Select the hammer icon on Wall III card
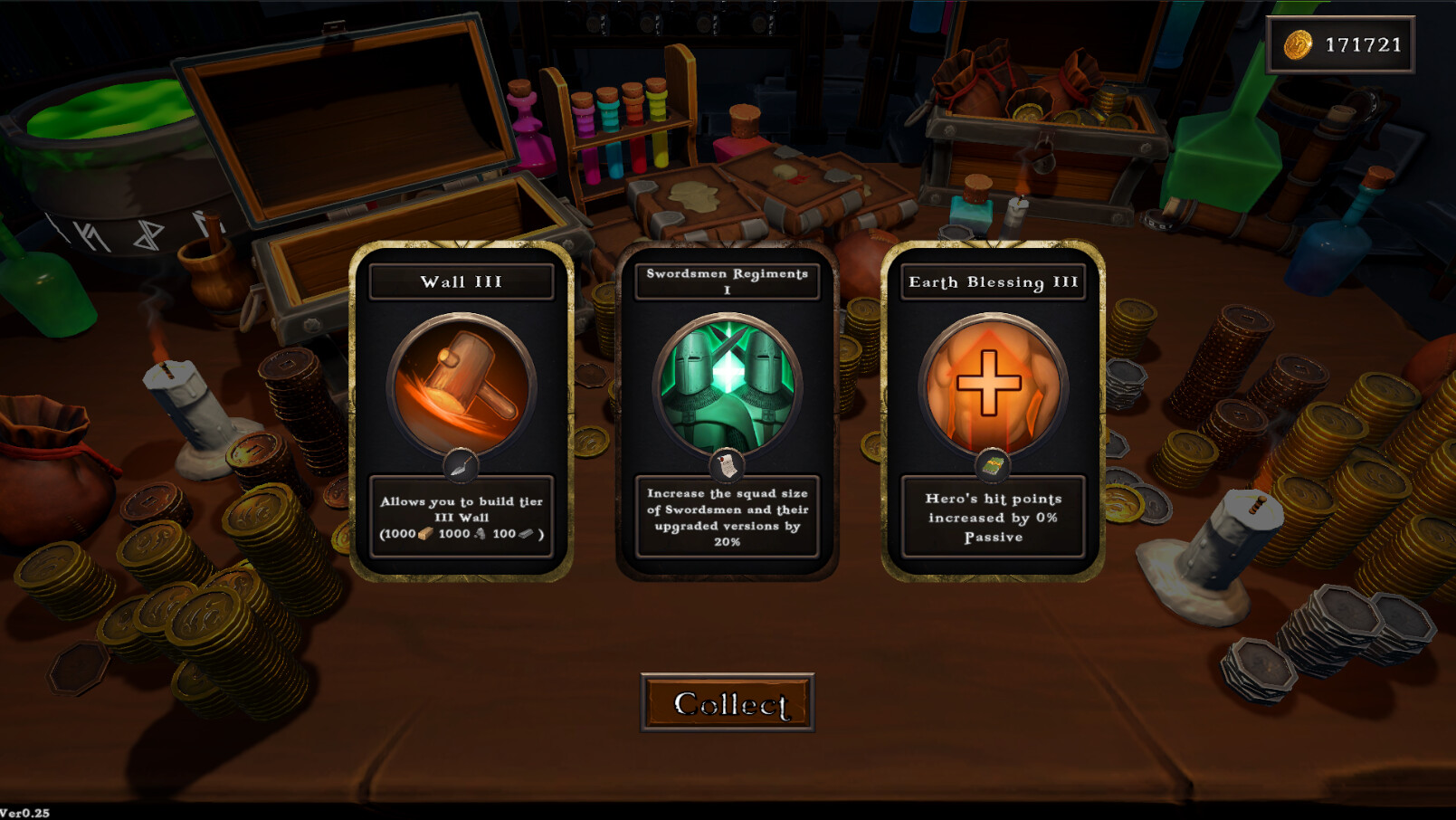 pyautogui.click(x=462, y=384)
